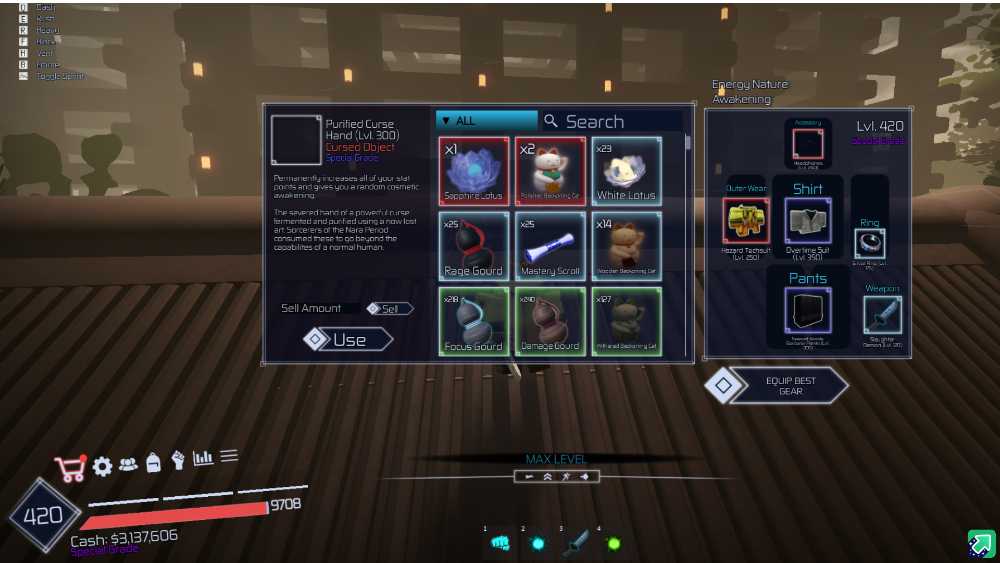Choose the Rage Gourd item
Viewport: 1000px width, 563px height.
pyautogui.click(x=474, y=246)
